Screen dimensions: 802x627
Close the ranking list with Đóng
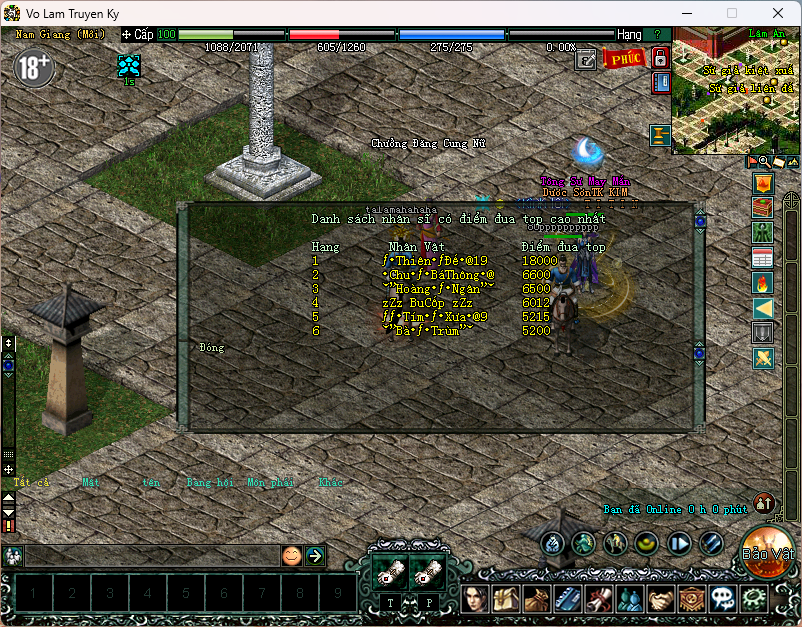[x=211, y=348]
